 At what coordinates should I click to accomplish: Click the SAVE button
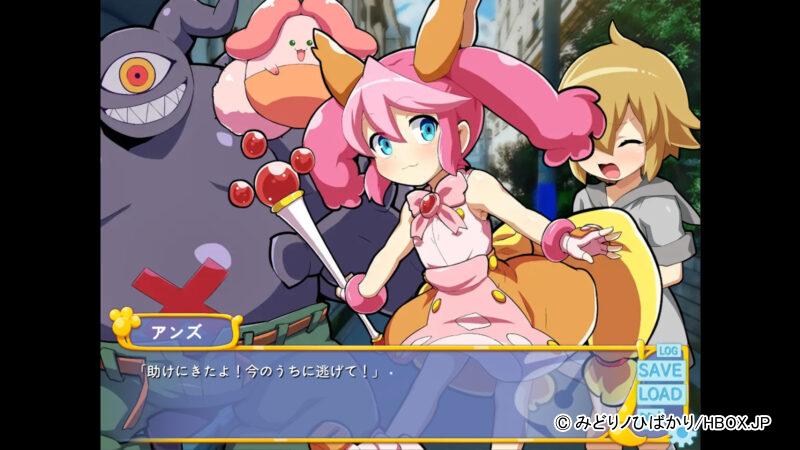pyautogui.click(x=661, y=370)
